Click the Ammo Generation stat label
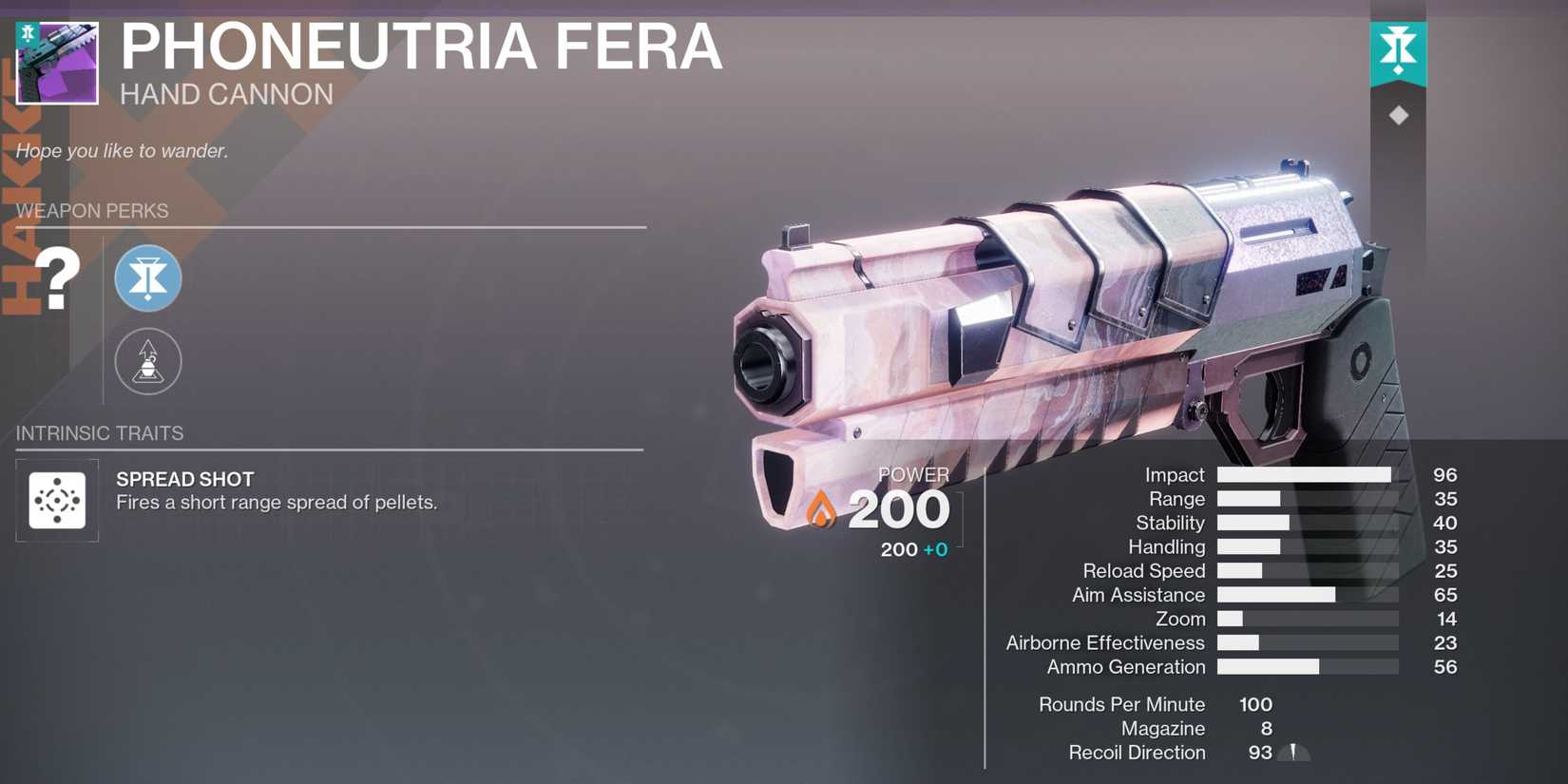 pyautogui.click(x=1124, y=667)
